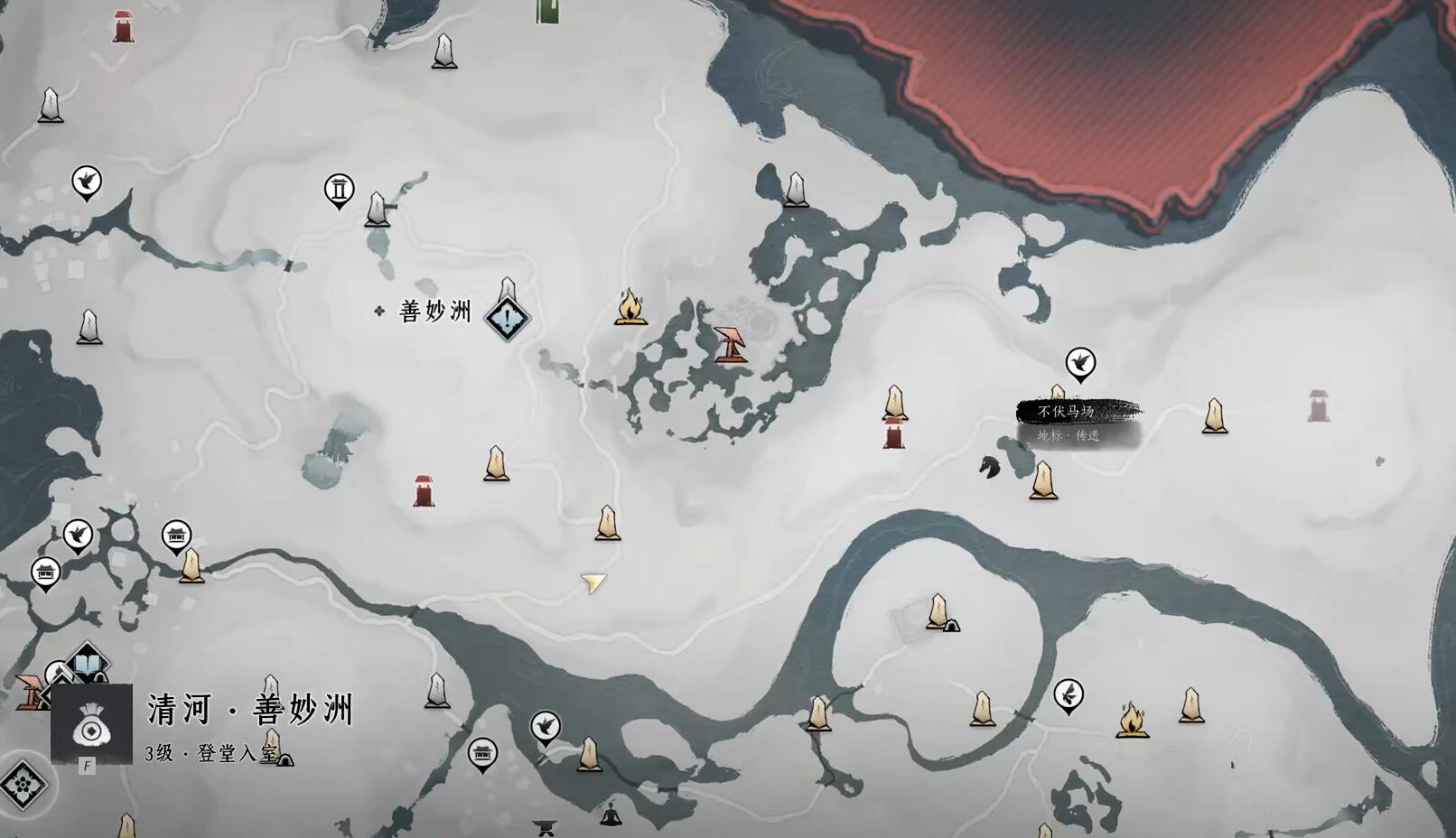Click the flower diamond icon in the corner
Image resolution: width=1456 pixels, height=838 pixels.
click(22, 785)
